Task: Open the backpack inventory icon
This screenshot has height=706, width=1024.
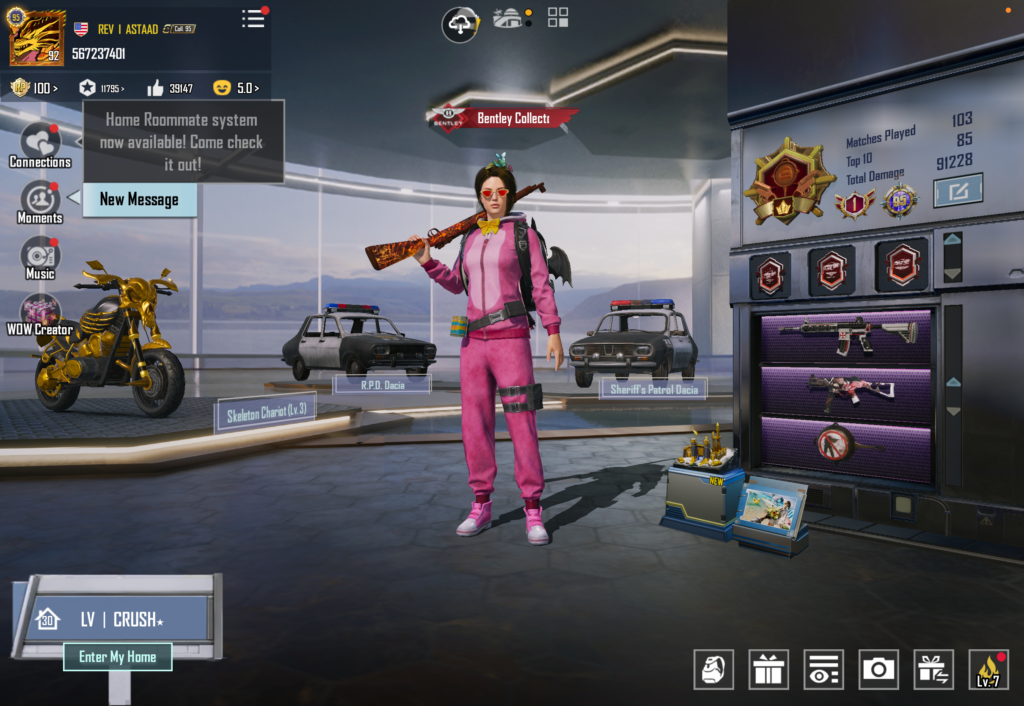Action: [714, 669]
